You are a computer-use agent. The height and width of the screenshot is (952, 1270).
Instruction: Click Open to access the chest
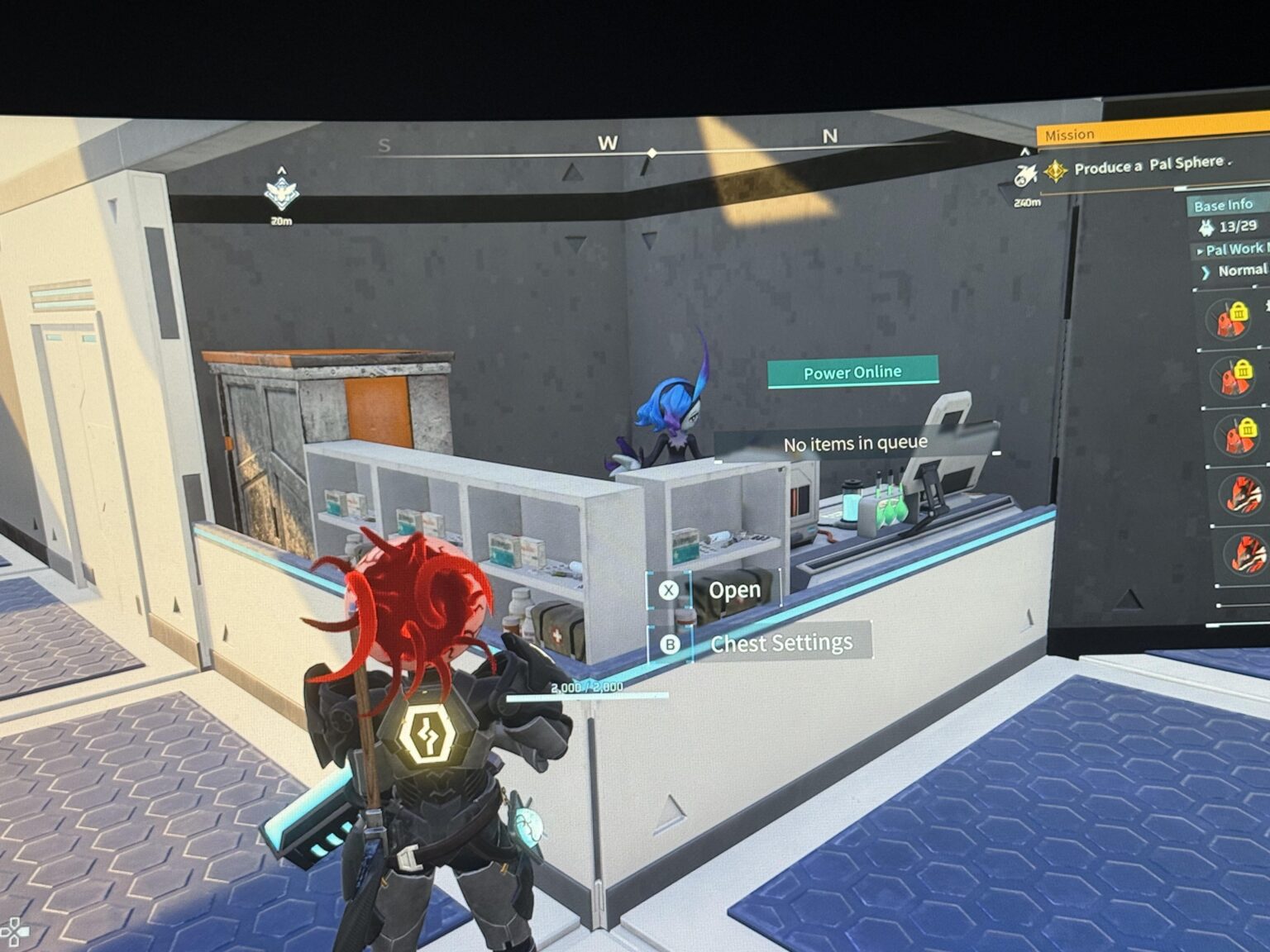[735, 588]
